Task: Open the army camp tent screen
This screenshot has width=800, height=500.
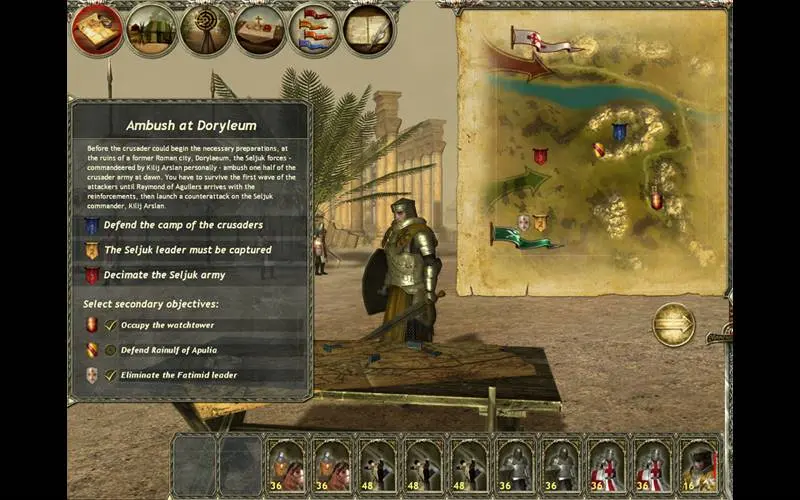Action: tap(152, 30)
